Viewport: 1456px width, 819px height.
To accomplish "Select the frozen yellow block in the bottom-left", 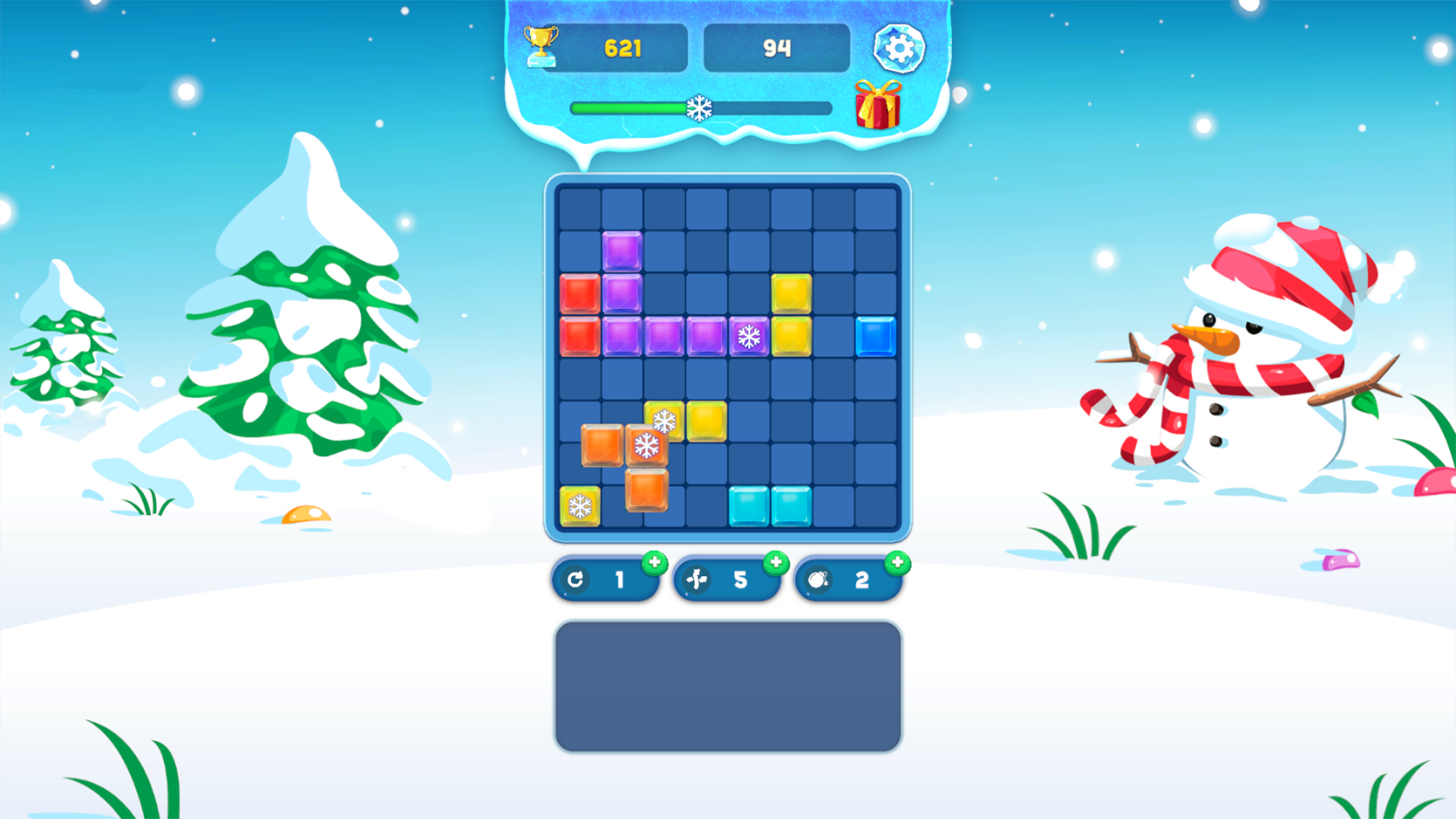I will [579, 506].
